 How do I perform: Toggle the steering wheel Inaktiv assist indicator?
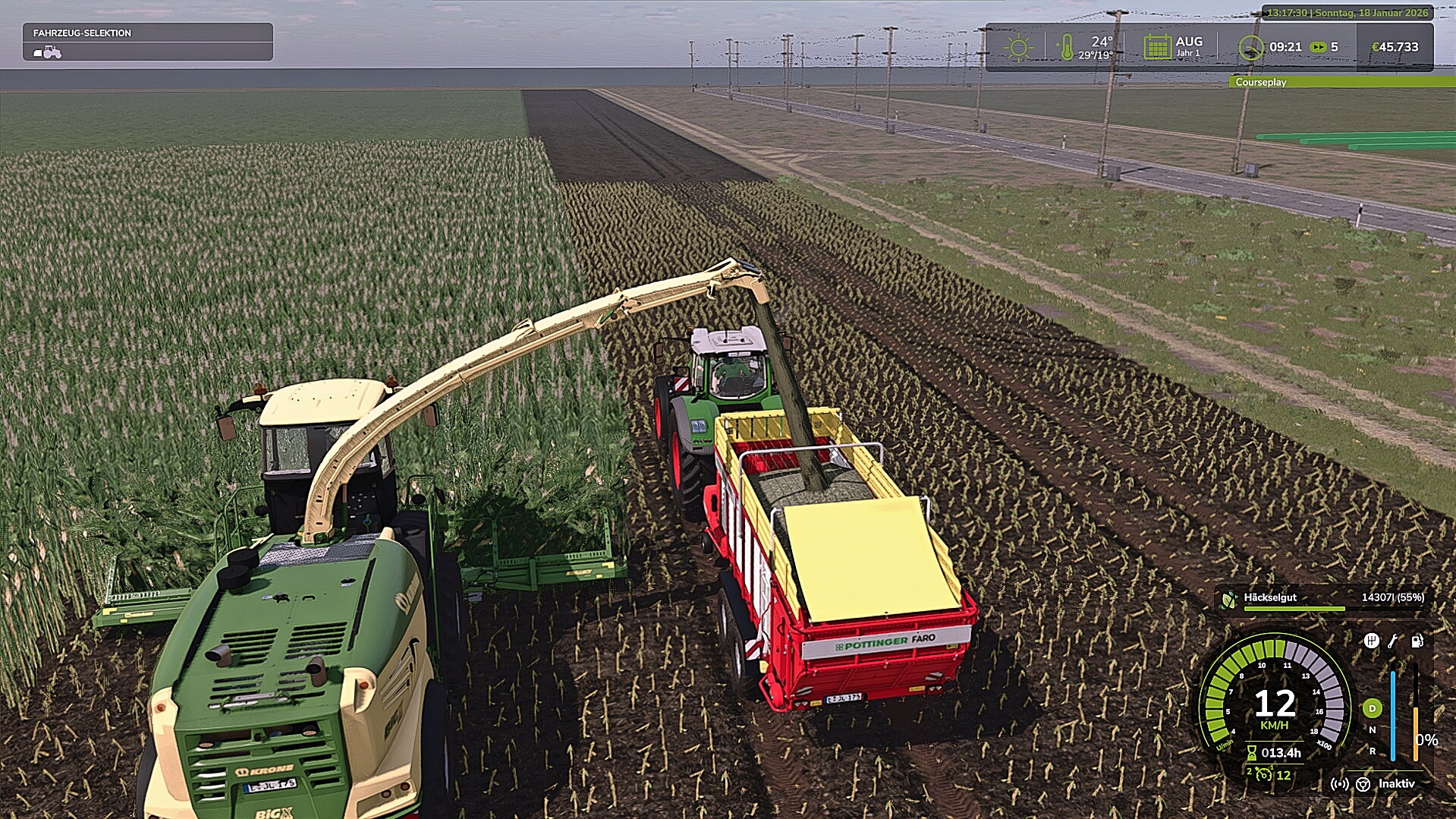1363,785
